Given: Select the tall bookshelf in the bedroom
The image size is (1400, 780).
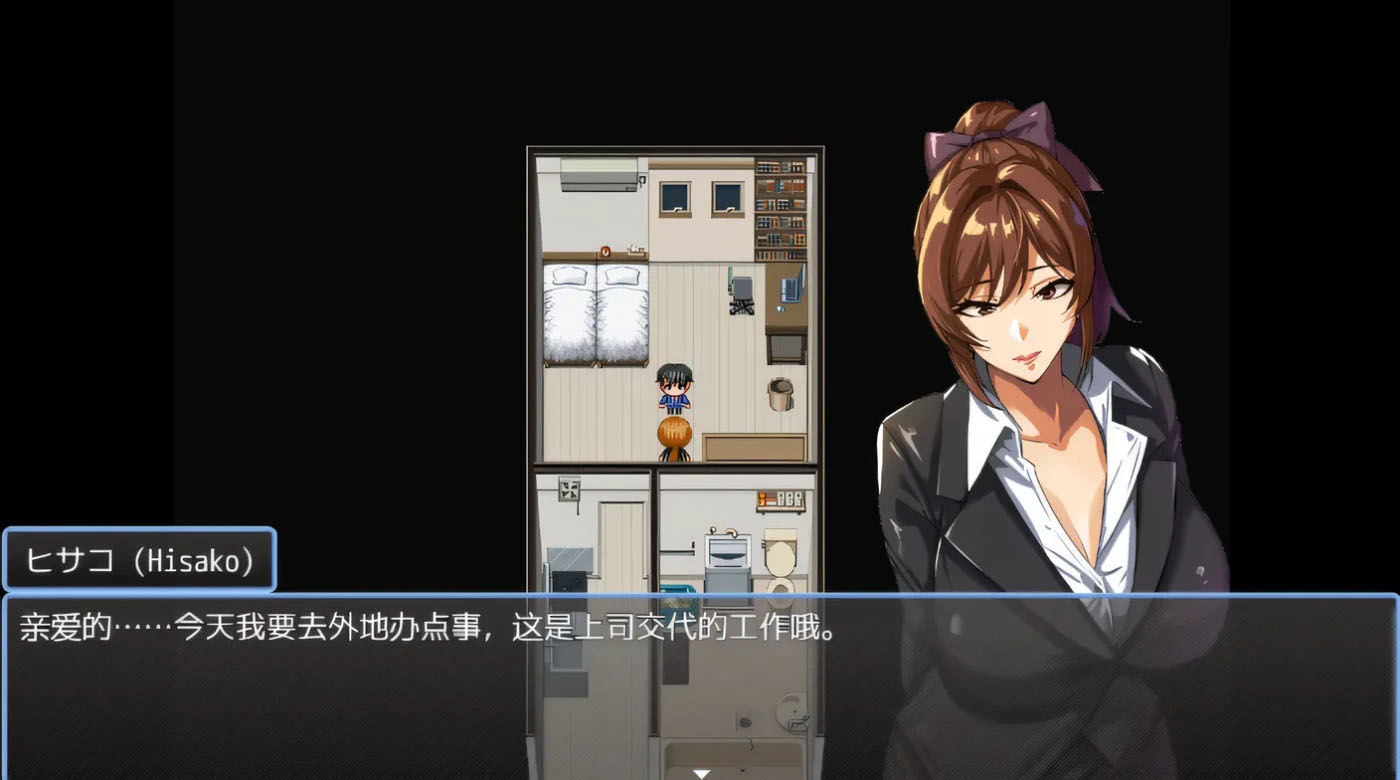Looking at the screenshot, I should (780, 210).
